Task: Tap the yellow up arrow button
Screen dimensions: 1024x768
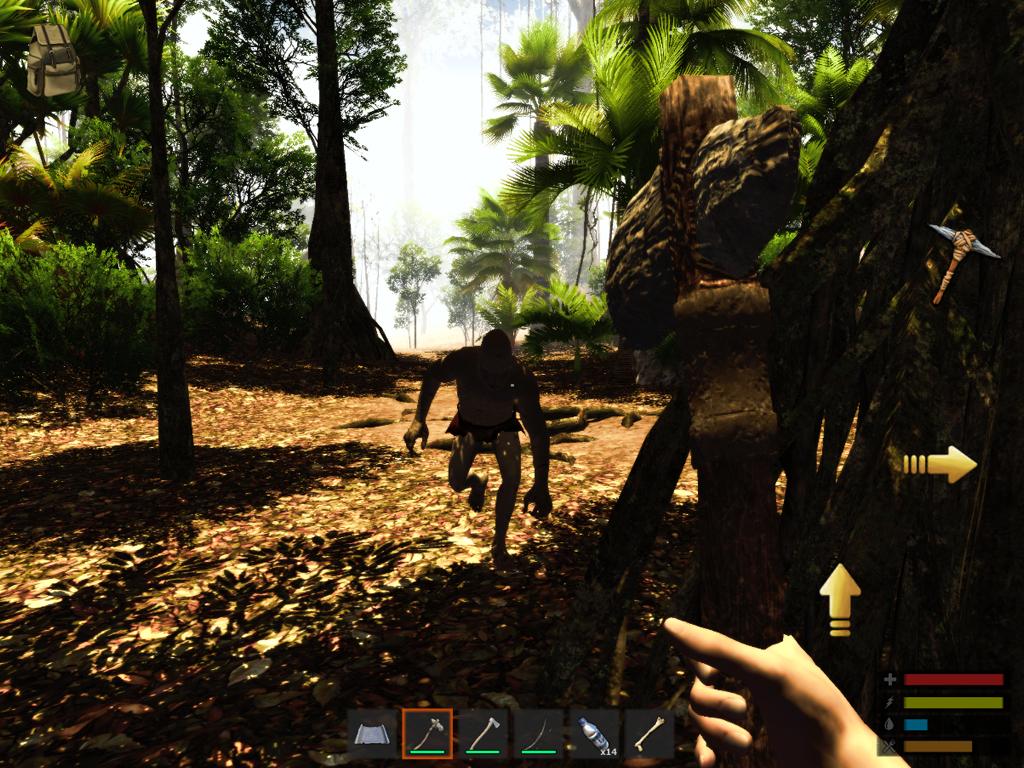Action: coord(840,599)
